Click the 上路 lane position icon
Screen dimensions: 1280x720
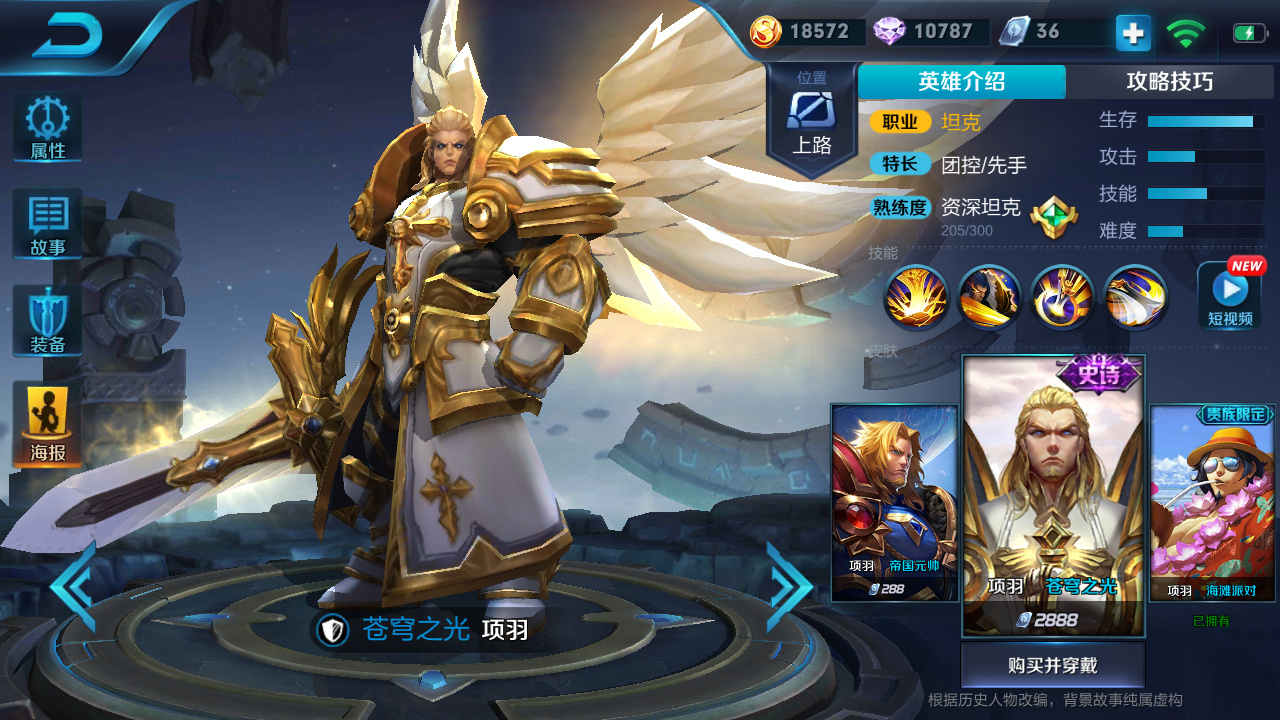pyautogui.click(x=812, y=110)
